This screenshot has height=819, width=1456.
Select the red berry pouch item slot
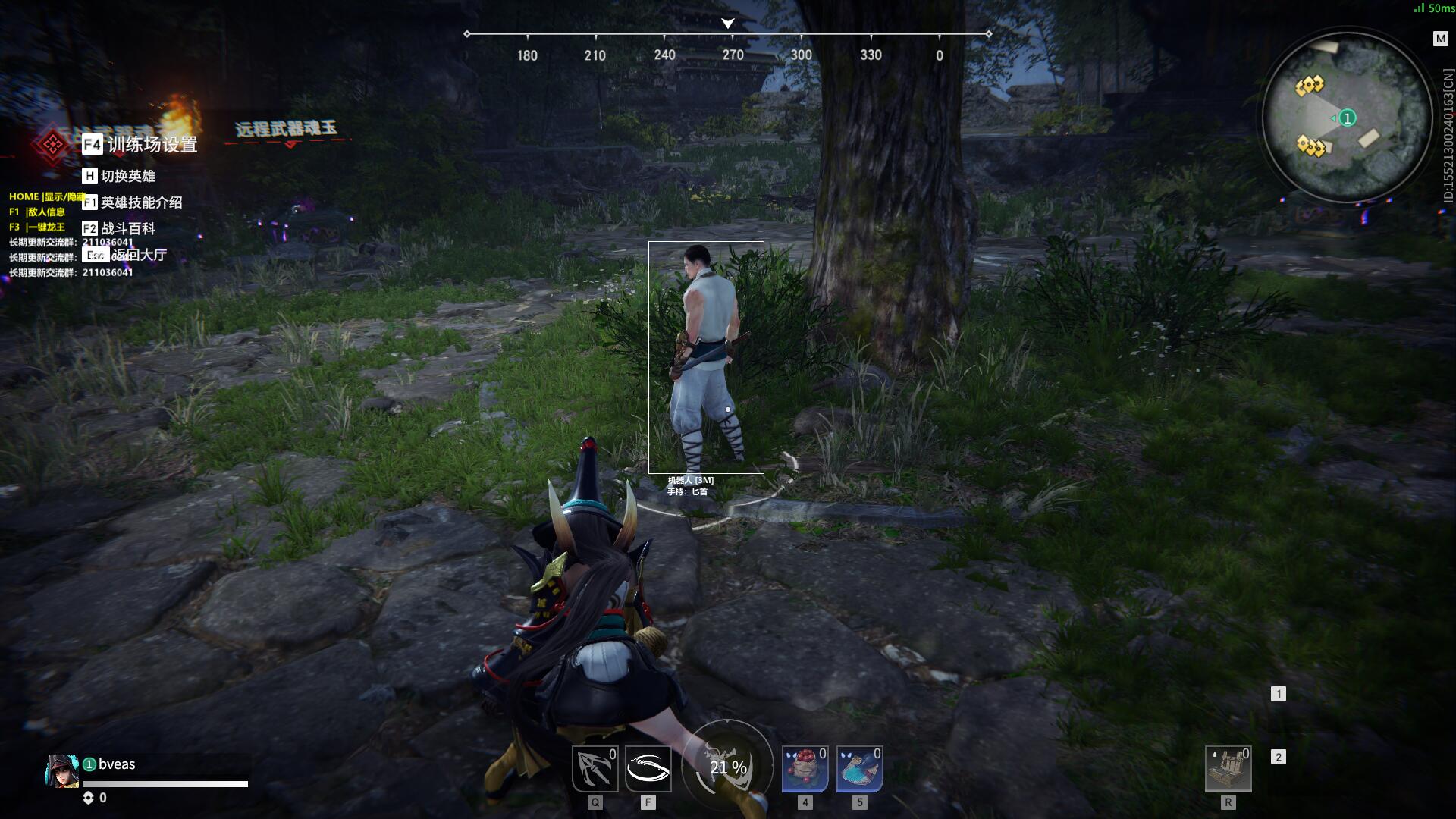click(805, 769)
